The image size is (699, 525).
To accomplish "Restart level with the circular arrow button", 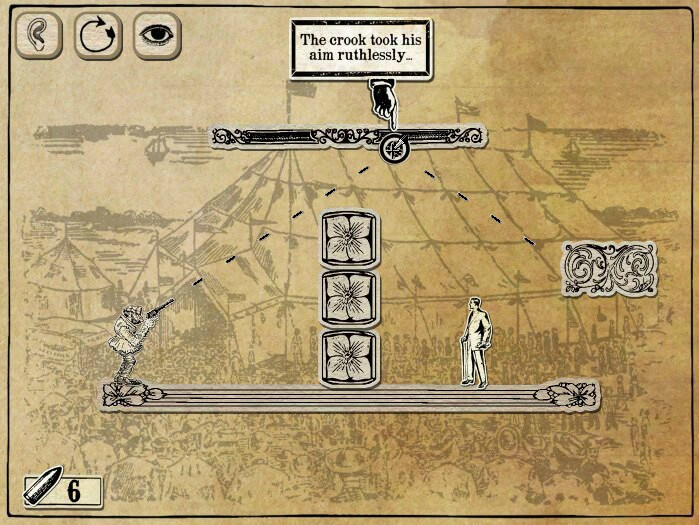I will 97,36.
